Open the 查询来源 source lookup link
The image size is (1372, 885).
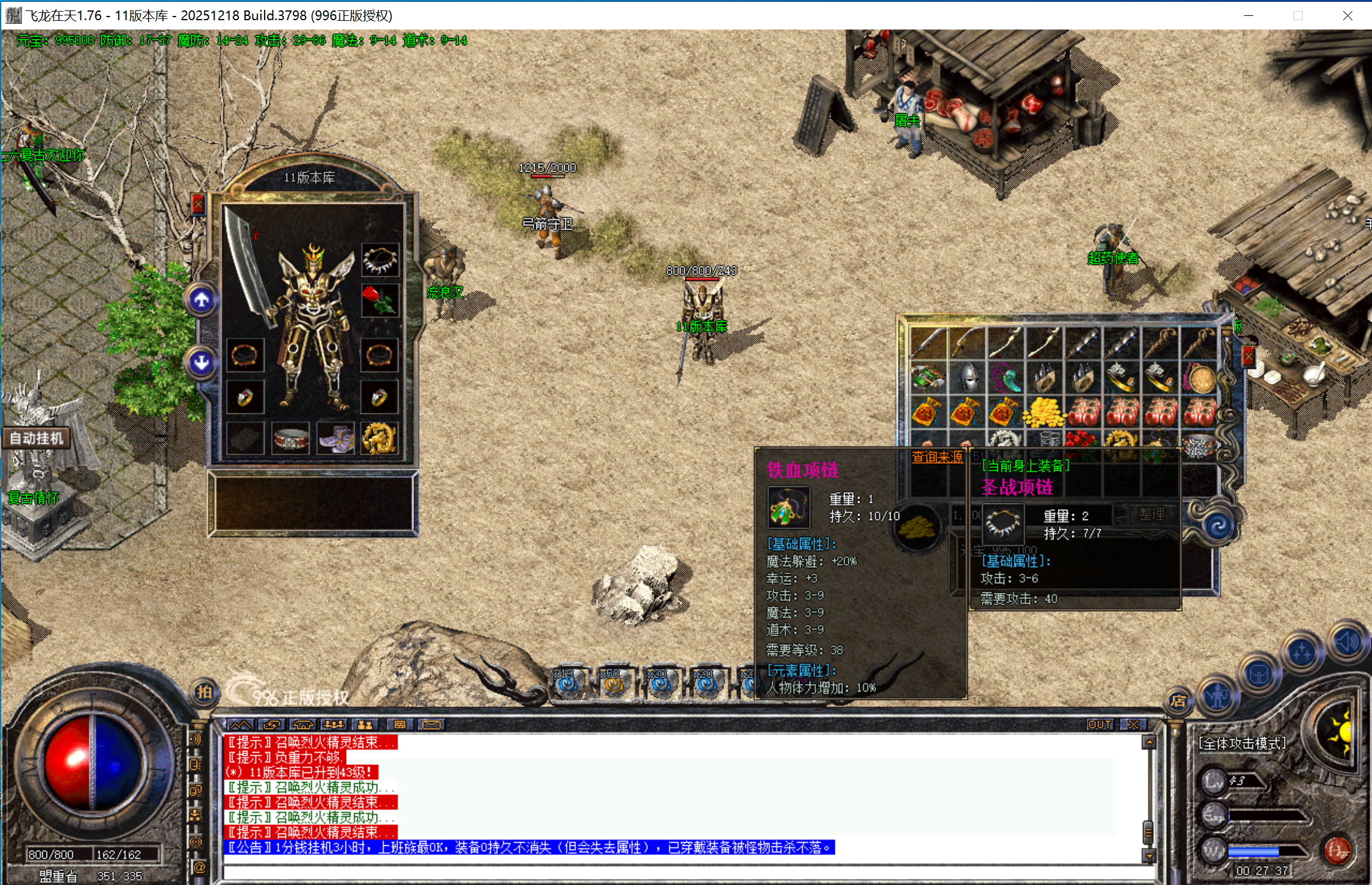(937, 457)
